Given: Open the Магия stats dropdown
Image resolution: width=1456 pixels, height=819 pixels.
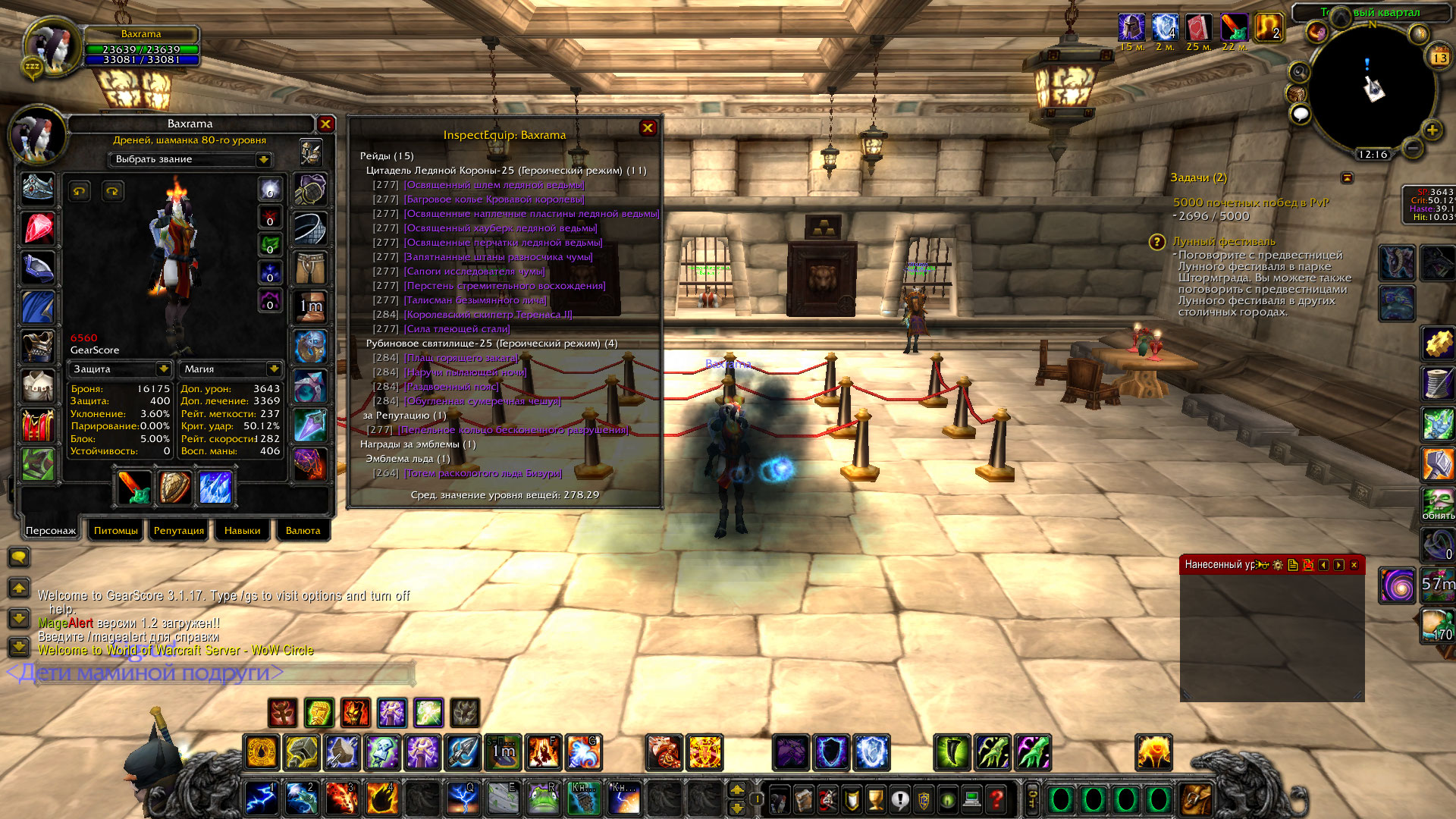Looking at the screenshot, I should tap(273, 369).
